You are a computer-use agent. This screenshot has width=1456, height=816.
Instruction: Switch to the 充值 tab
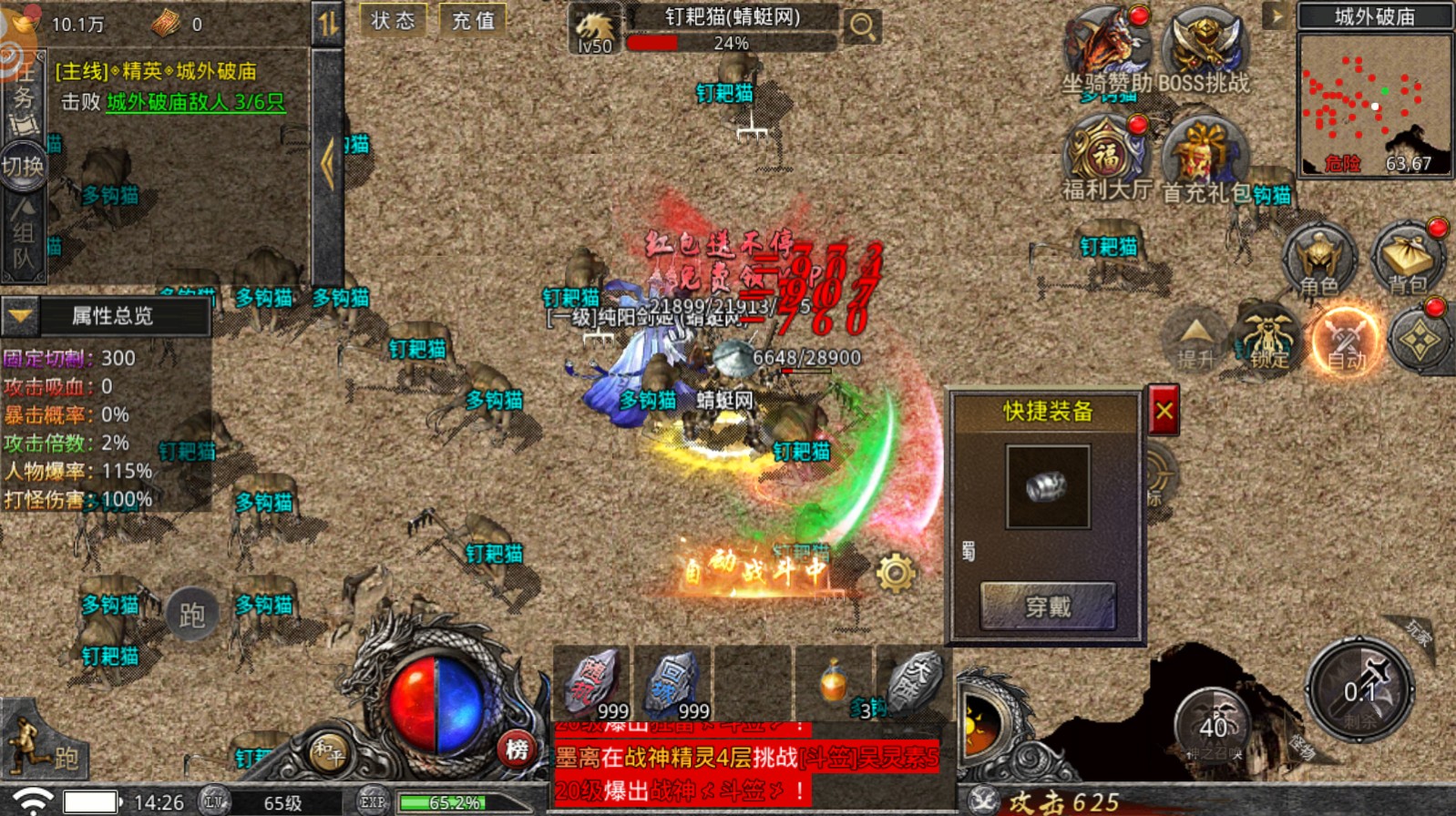tap(474, 20)
